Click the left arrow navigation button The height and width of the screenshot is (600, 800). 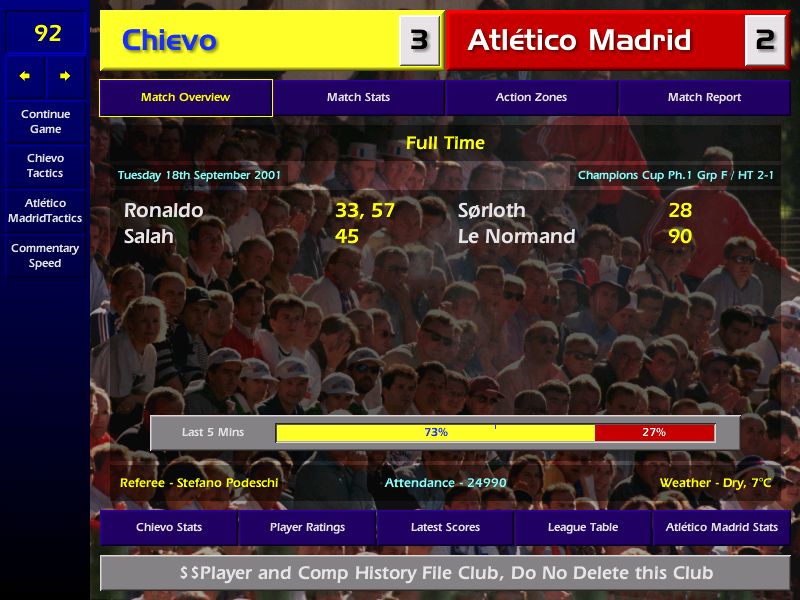pyautogui.click(x=25, y=76)
